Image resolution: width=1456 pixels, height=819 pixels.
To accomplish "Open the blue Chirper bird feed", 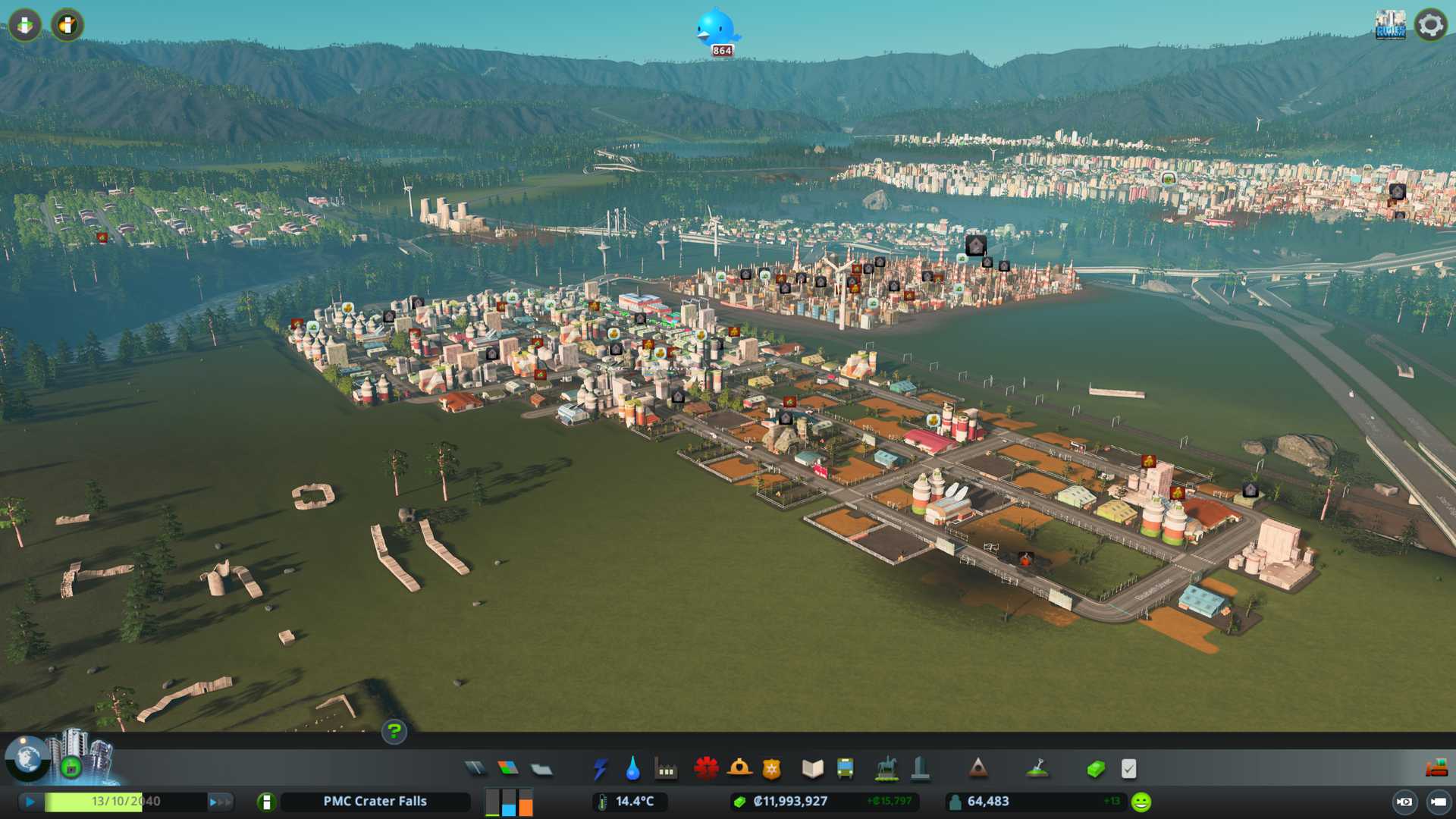I will 716,30.
